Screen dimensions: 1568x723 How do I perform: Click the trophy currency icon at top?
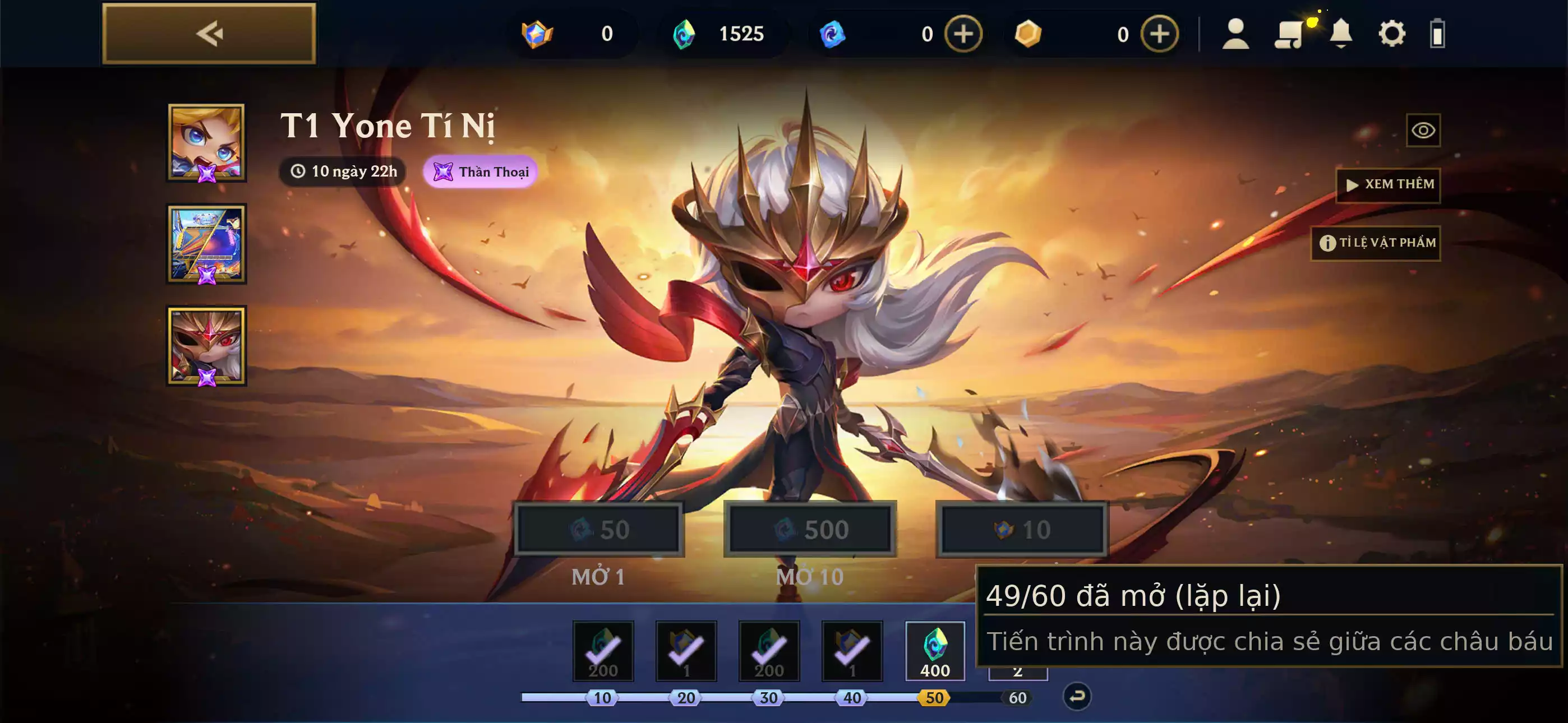pos(536,34)
